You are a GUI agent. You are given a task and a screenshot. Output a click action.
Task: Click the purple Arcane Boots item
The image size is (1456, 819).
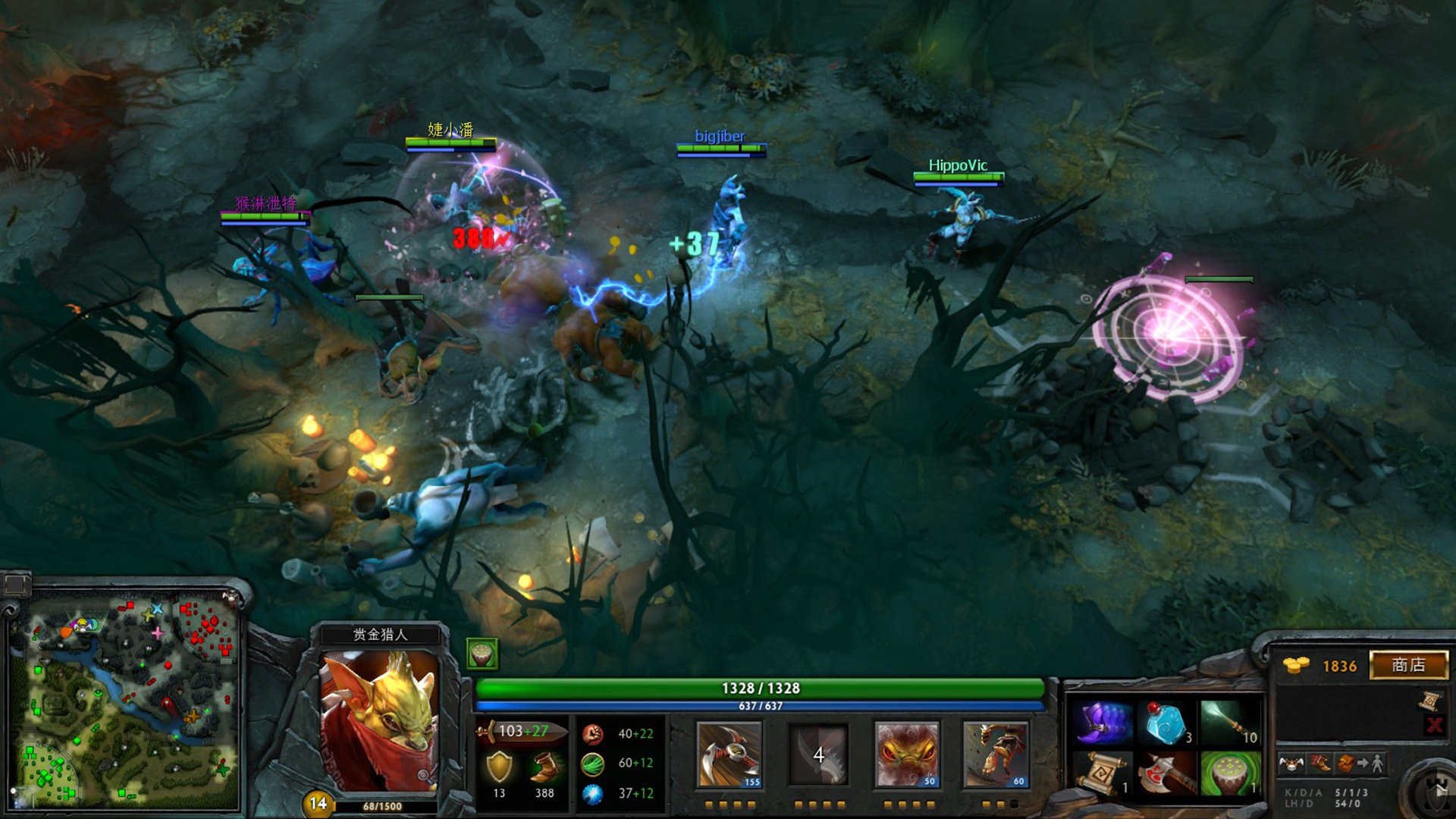click(x=1102, y=723)
